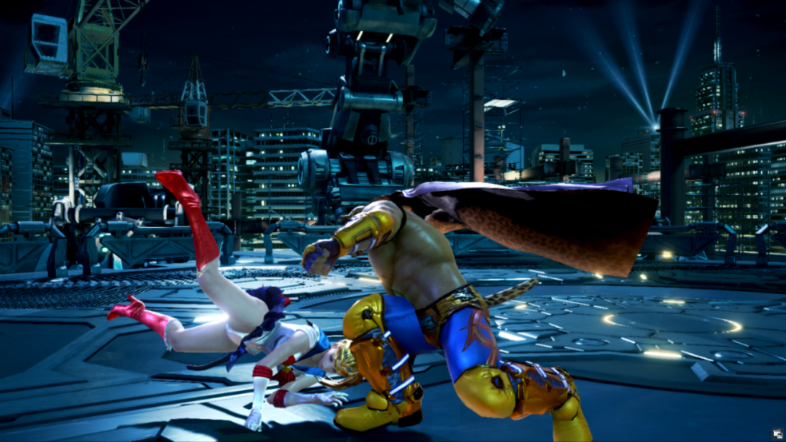
Task: Click the small overlapping-windows icon in the corner
Action: (x=776, y=433)
